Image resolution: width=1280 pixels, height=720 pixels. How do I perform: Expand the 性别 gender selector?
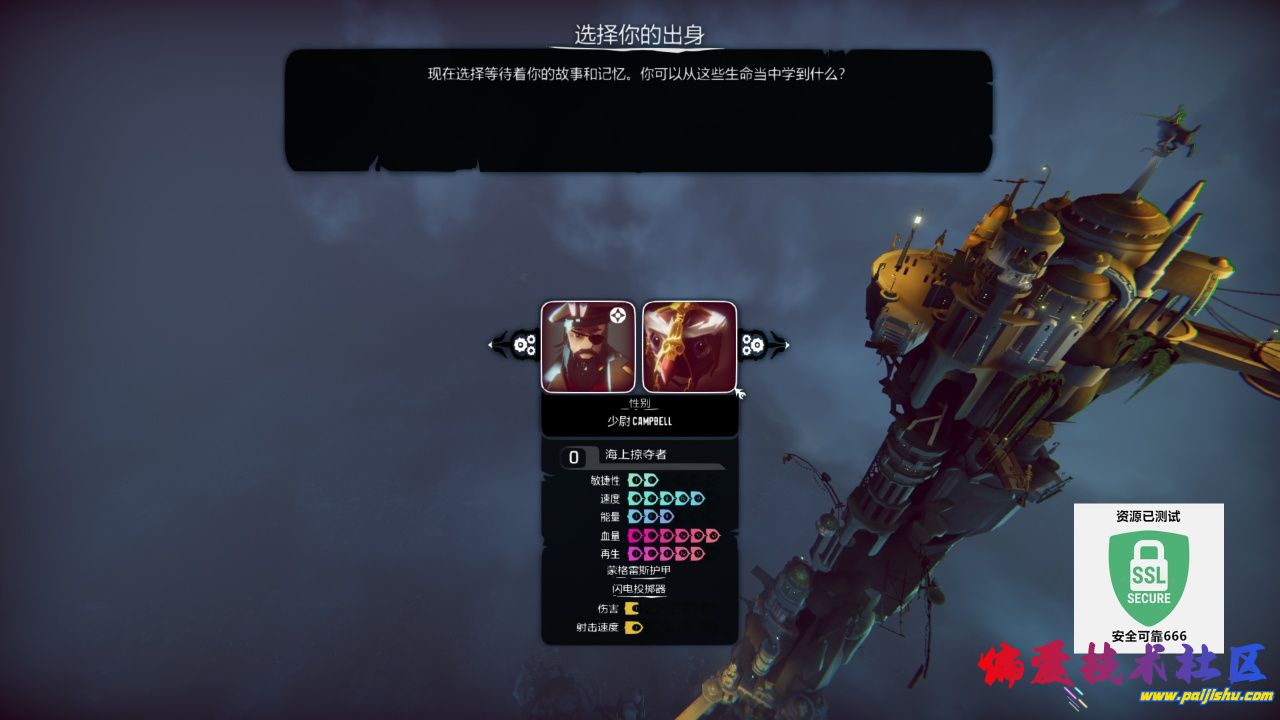click(638, 403)
